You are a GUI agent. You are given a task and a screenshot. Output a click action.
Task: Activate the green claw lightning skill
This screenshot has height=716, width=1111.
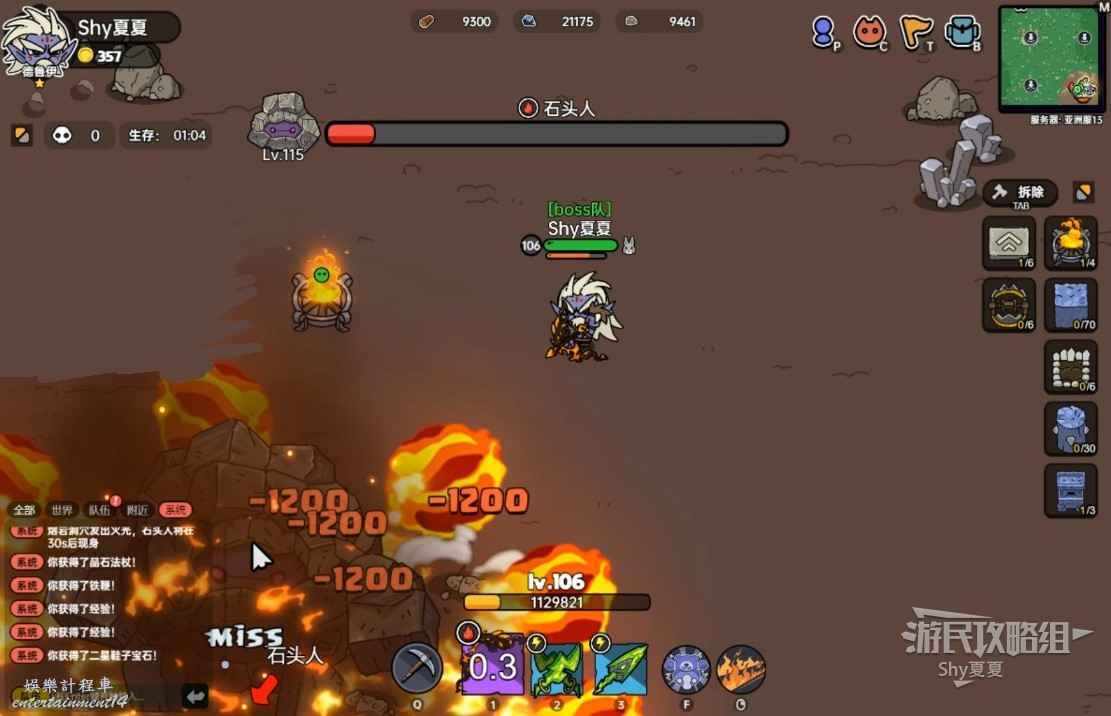[x=556, y=669]
